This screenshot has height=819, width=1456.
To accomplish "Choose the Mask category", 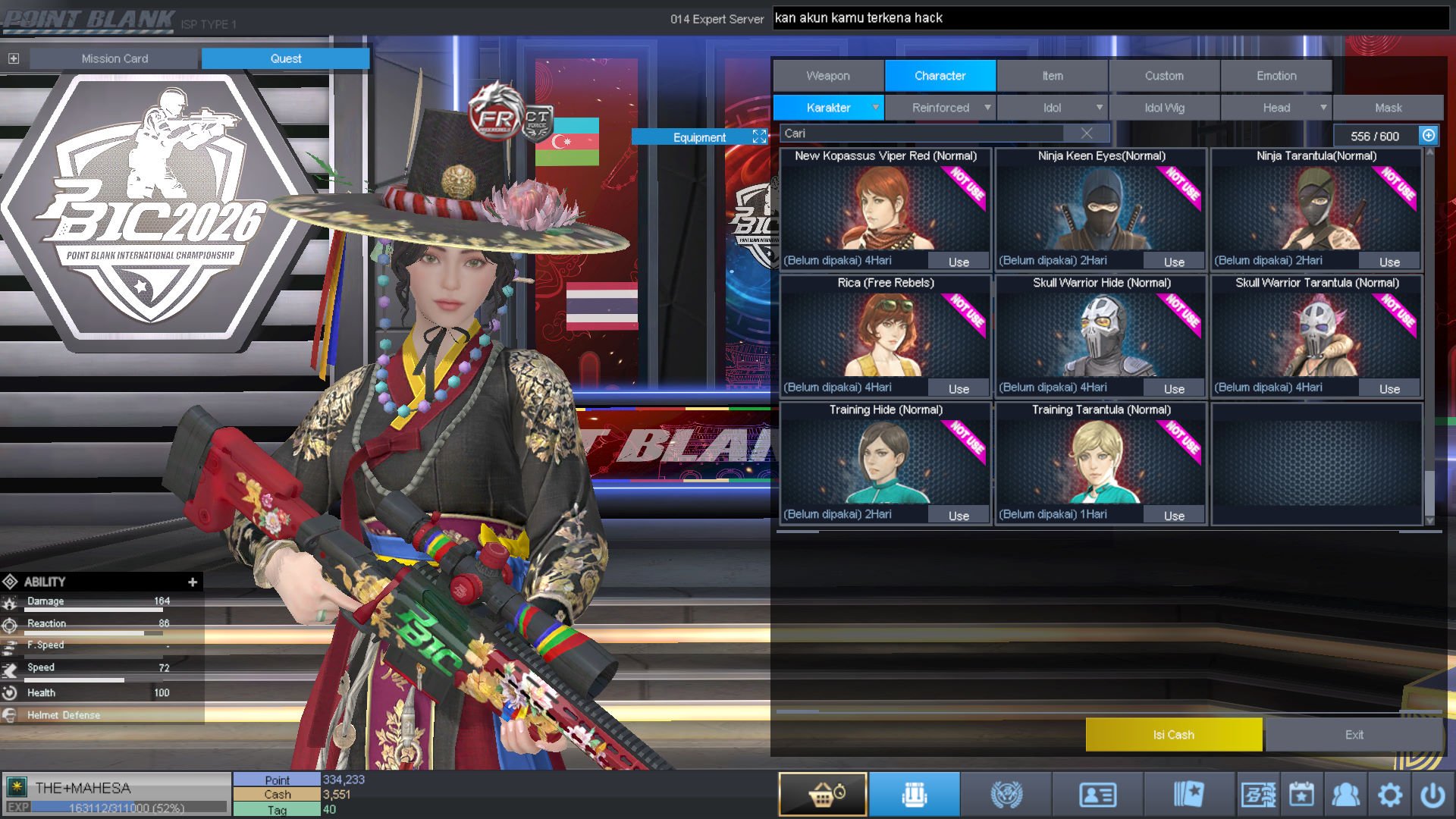I will [x=1388, y=108].
